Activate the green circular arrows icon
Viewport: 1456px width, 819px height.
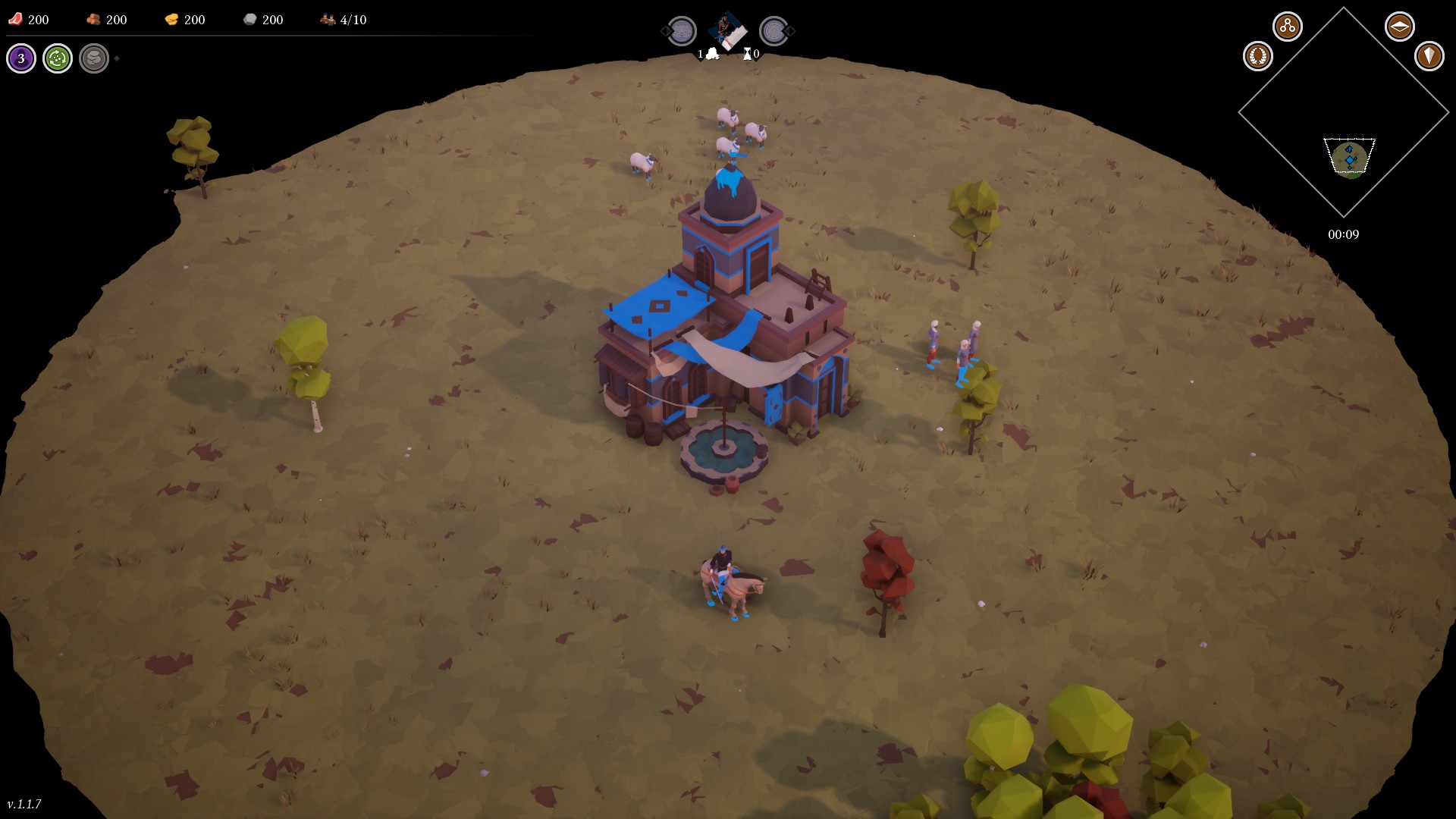coord(58,58)
